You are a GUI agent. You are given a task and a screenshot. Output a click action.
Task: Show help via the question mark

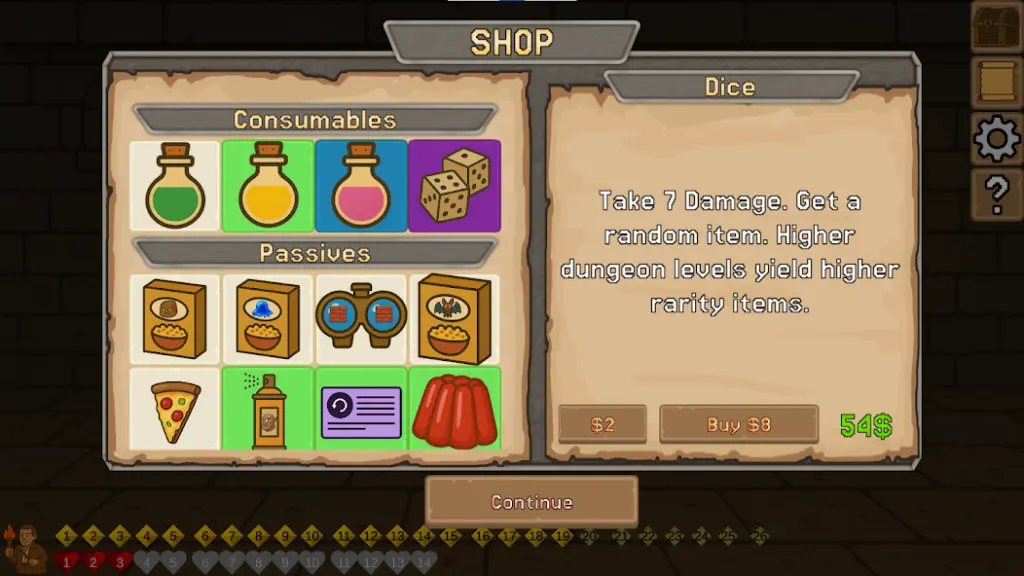coord(997,195)
